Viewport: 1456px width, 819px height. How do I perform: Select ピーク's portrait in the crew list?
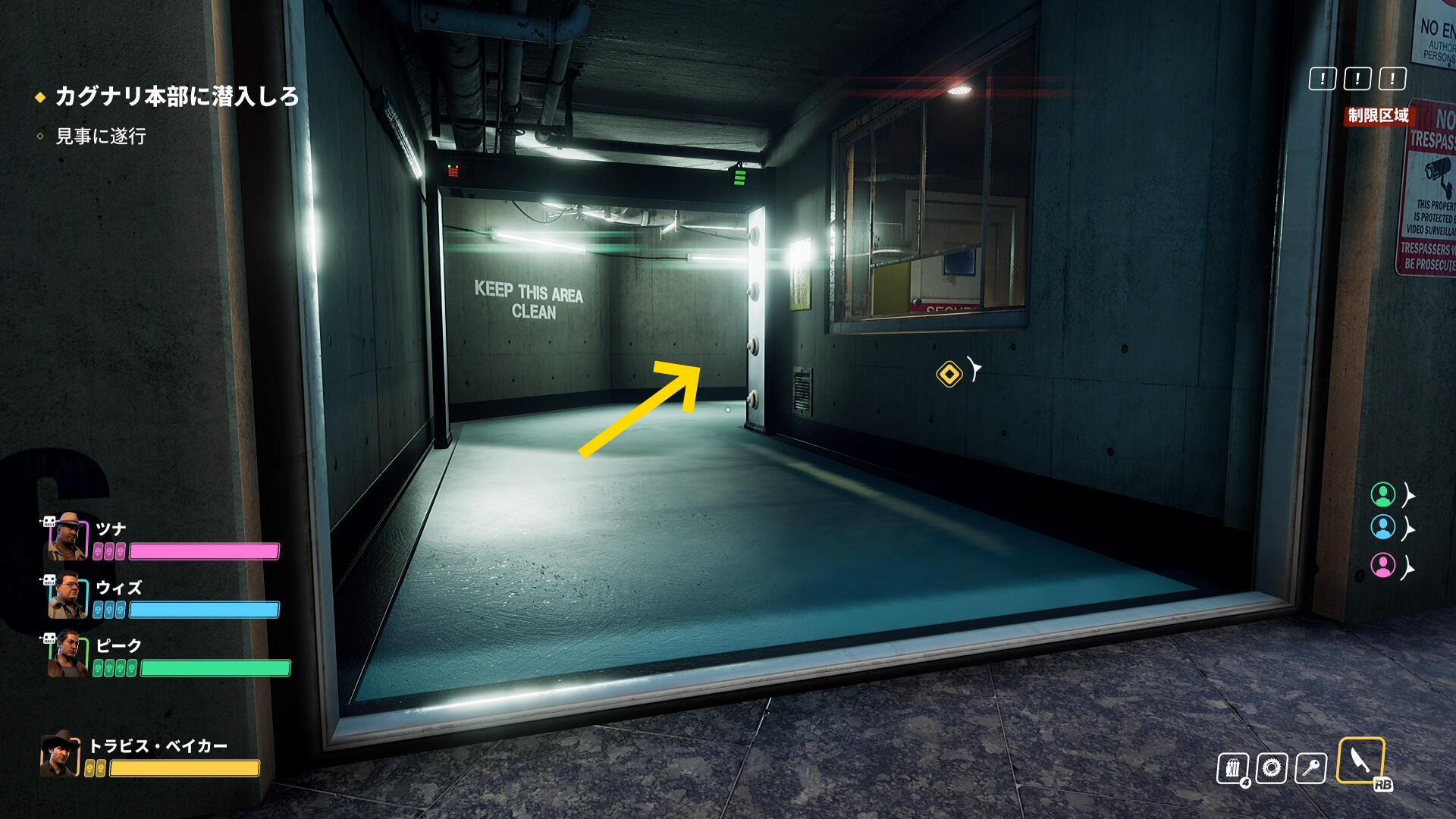click(x=67, y=654)
